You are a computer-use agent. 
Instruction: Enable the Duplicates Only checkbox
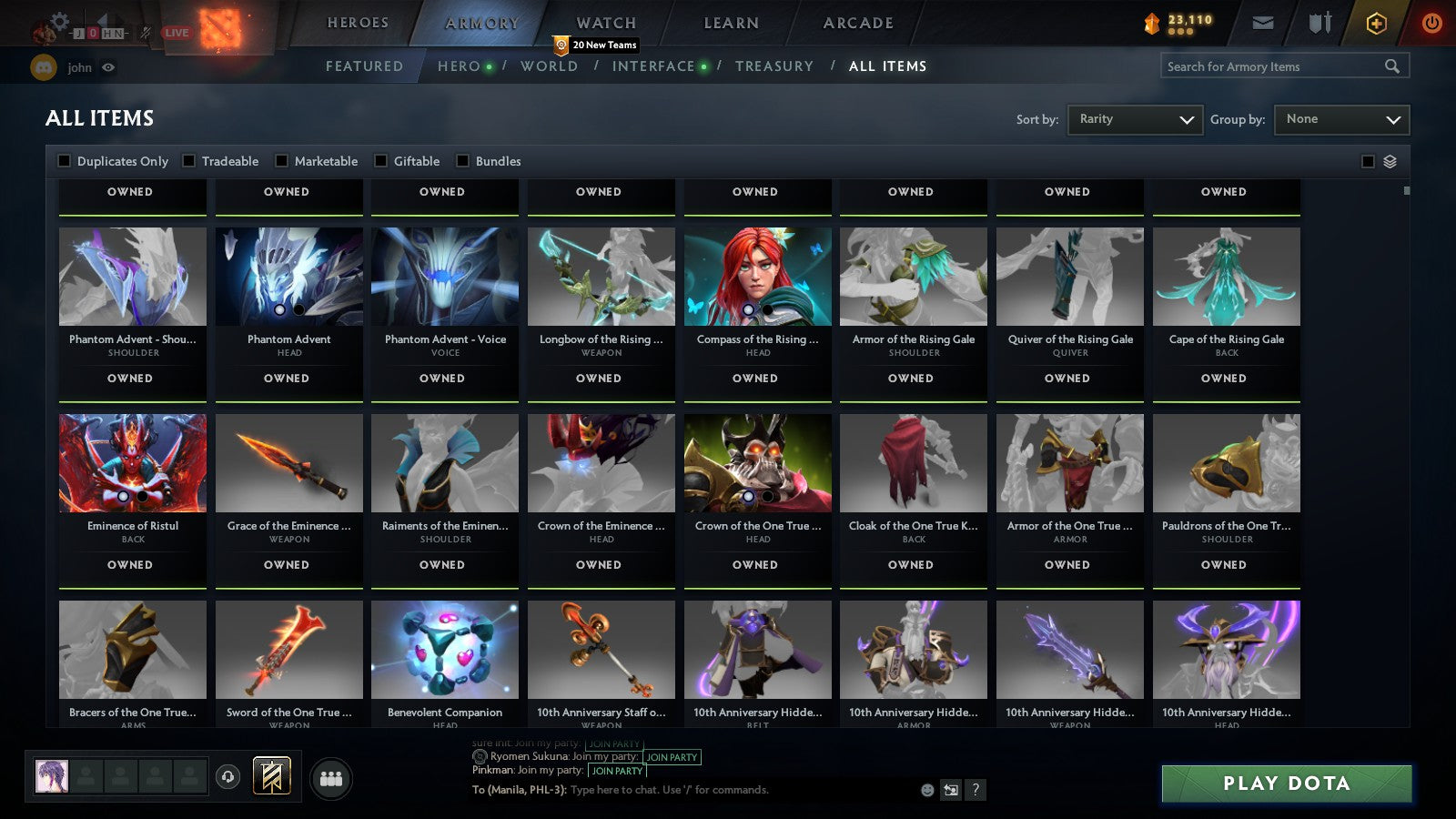click(x=64, y=161)
